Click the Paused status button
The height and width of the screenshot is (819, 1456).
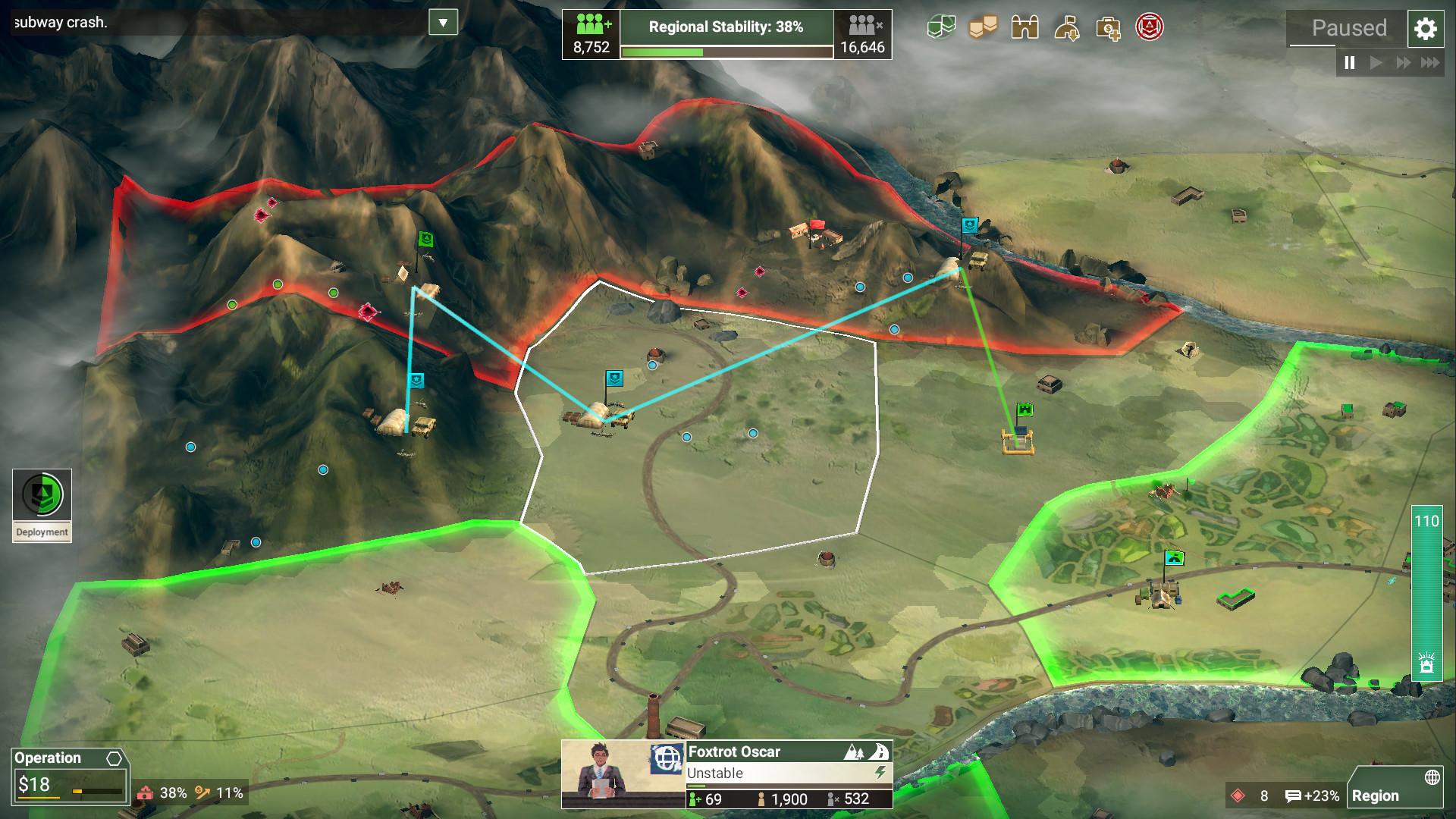[x=1348, y=29]
